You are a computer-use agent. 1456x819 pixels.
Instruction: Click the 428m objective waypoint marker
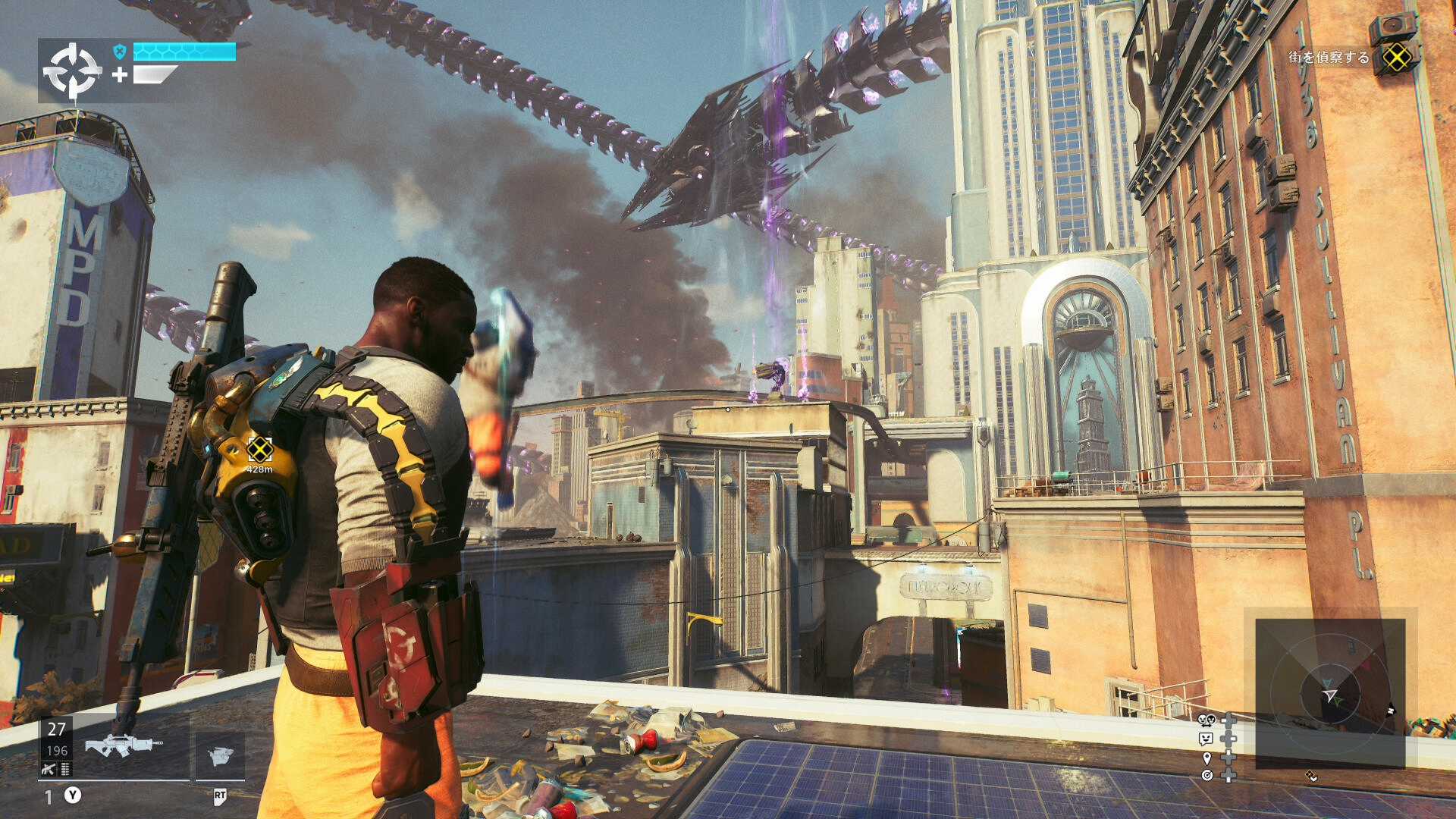click(259, 450)
